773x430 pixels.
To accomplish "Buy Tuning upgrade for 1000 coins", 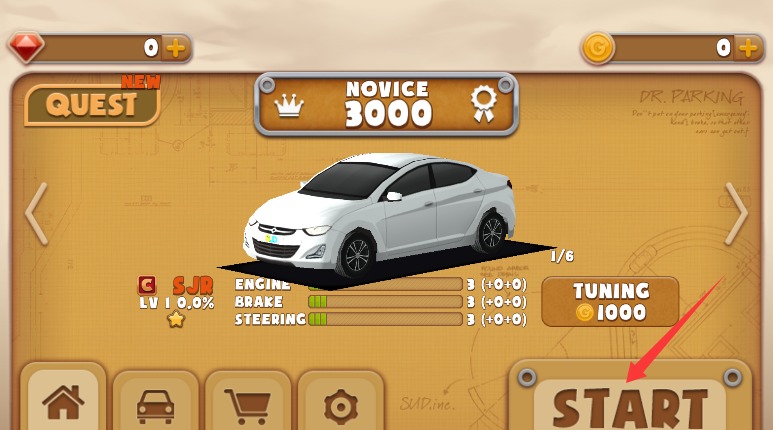I will point(610,302).
